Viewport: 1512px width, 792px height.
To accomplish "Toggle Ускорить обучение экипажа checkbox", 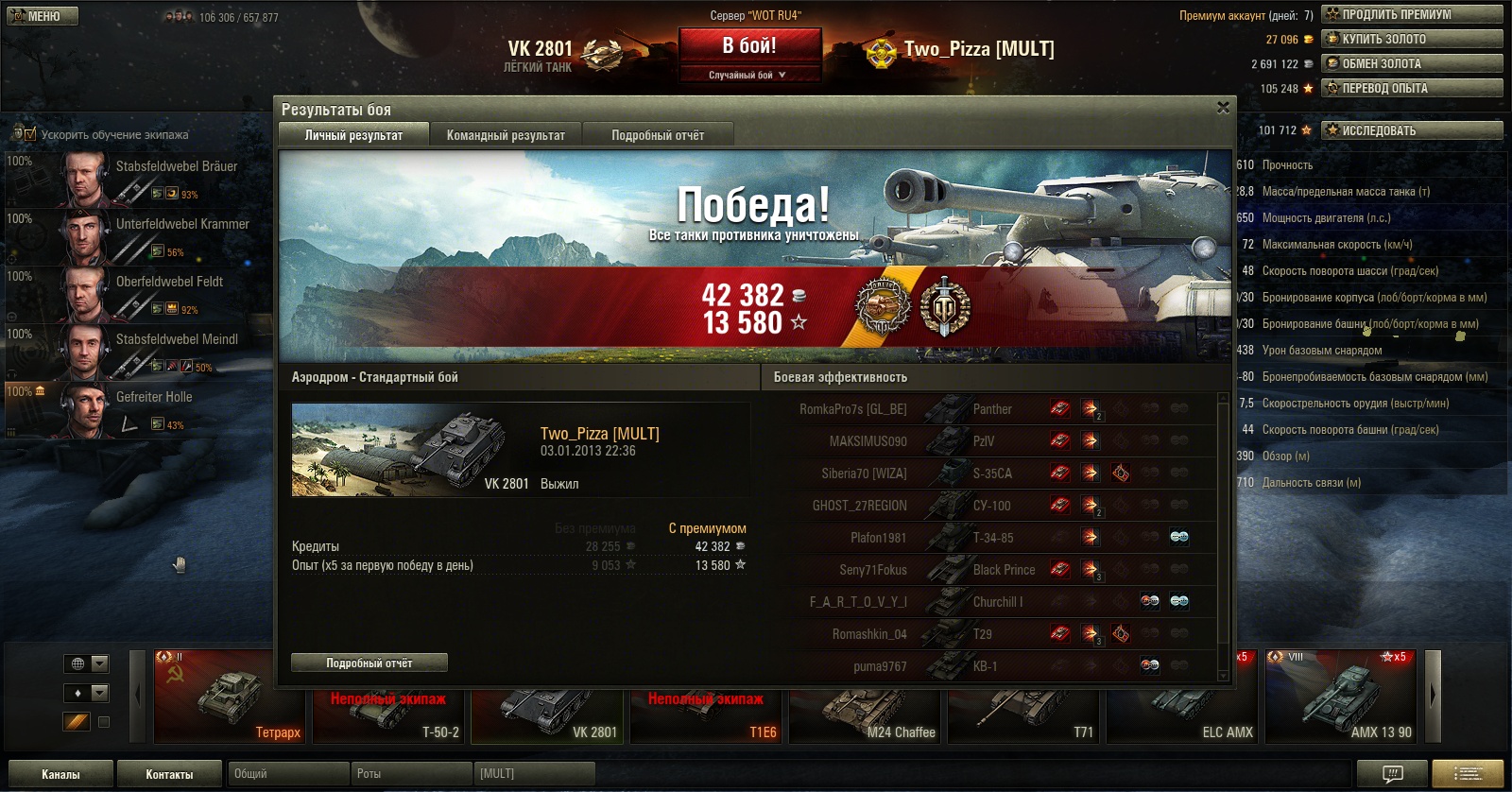I will pos(29,134).
